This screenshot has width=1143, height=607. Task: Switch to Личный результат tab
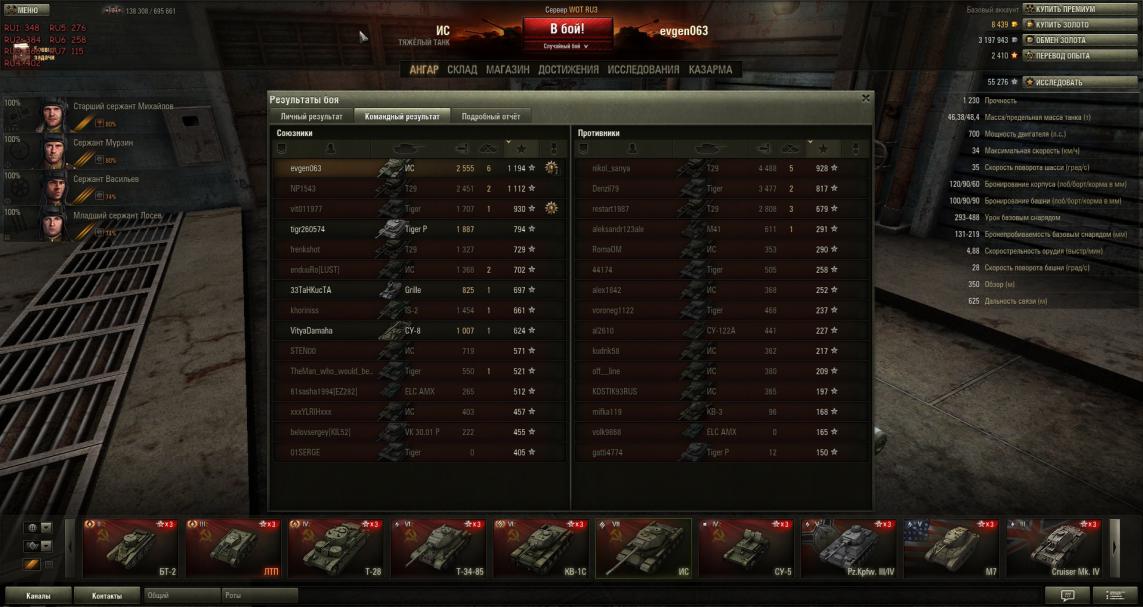click(311, 117)
